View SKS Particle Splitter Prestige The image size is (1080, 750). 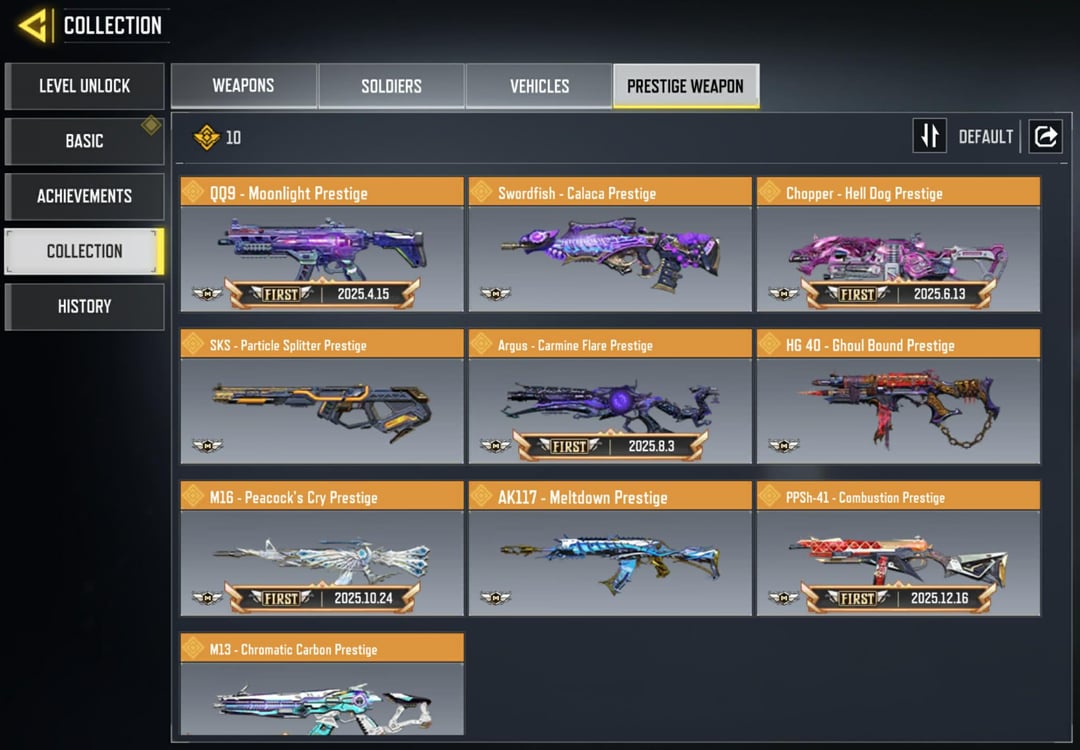point(322,397)
